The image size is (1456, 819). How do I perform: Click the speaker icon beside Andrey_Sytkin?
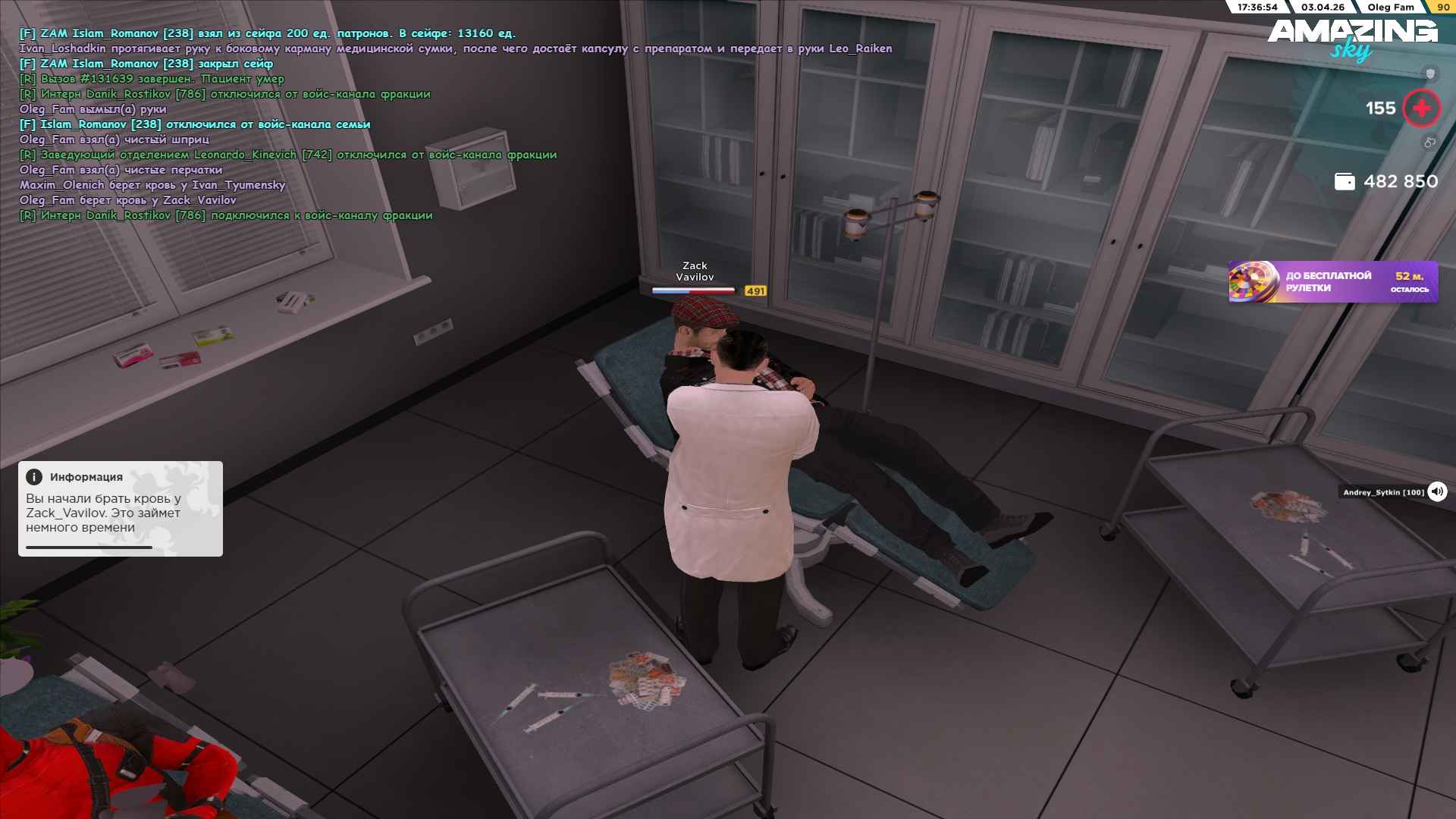point(1436,491)
